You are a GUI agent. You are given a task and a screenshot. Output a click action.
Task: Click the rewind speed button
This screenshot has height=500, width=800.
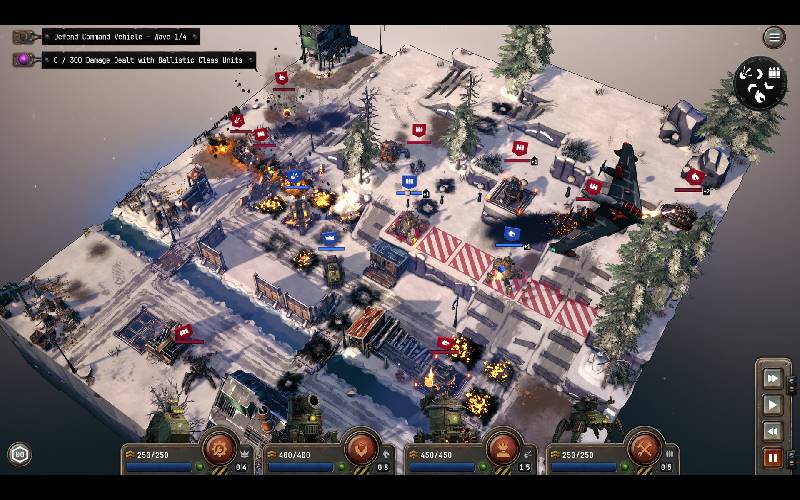click(x=772, y=431)
